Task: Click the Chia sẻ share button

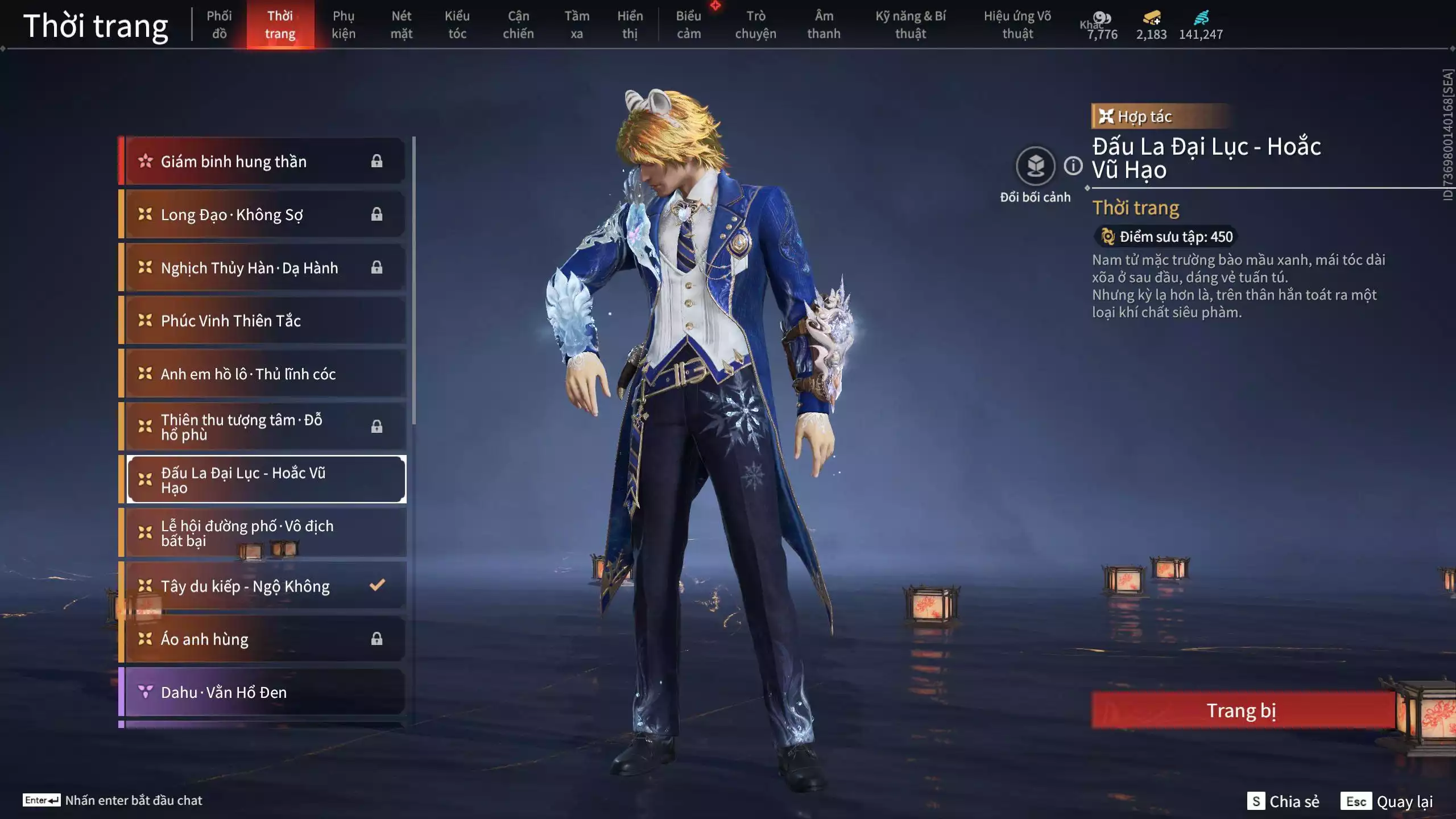Action: pos(1283,801)
